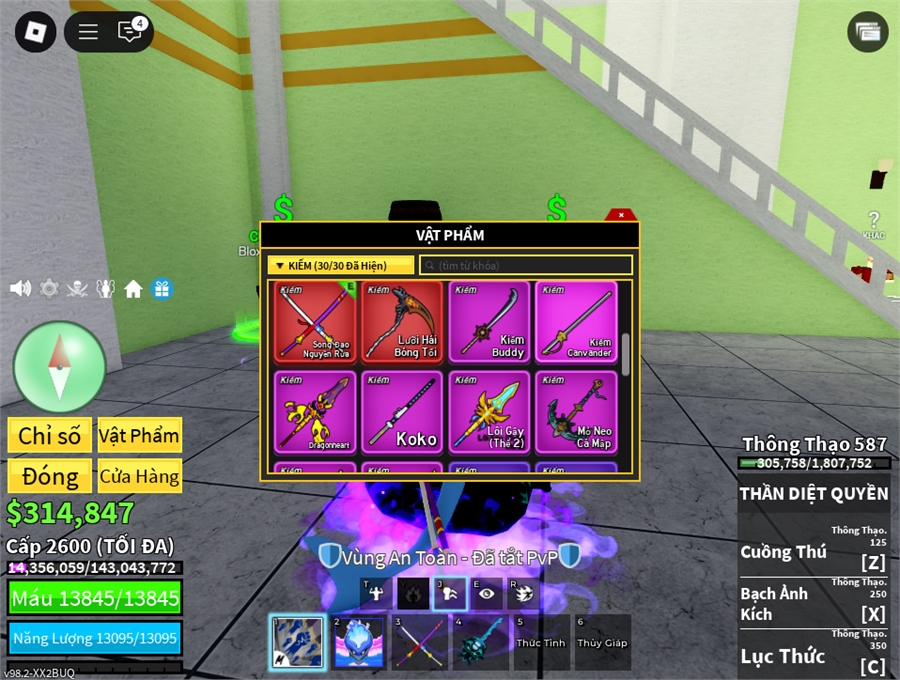900x680 pixels.
Task: Pick the Mỏ Neo Cá Mập anchor
Action: coord(576,410)
